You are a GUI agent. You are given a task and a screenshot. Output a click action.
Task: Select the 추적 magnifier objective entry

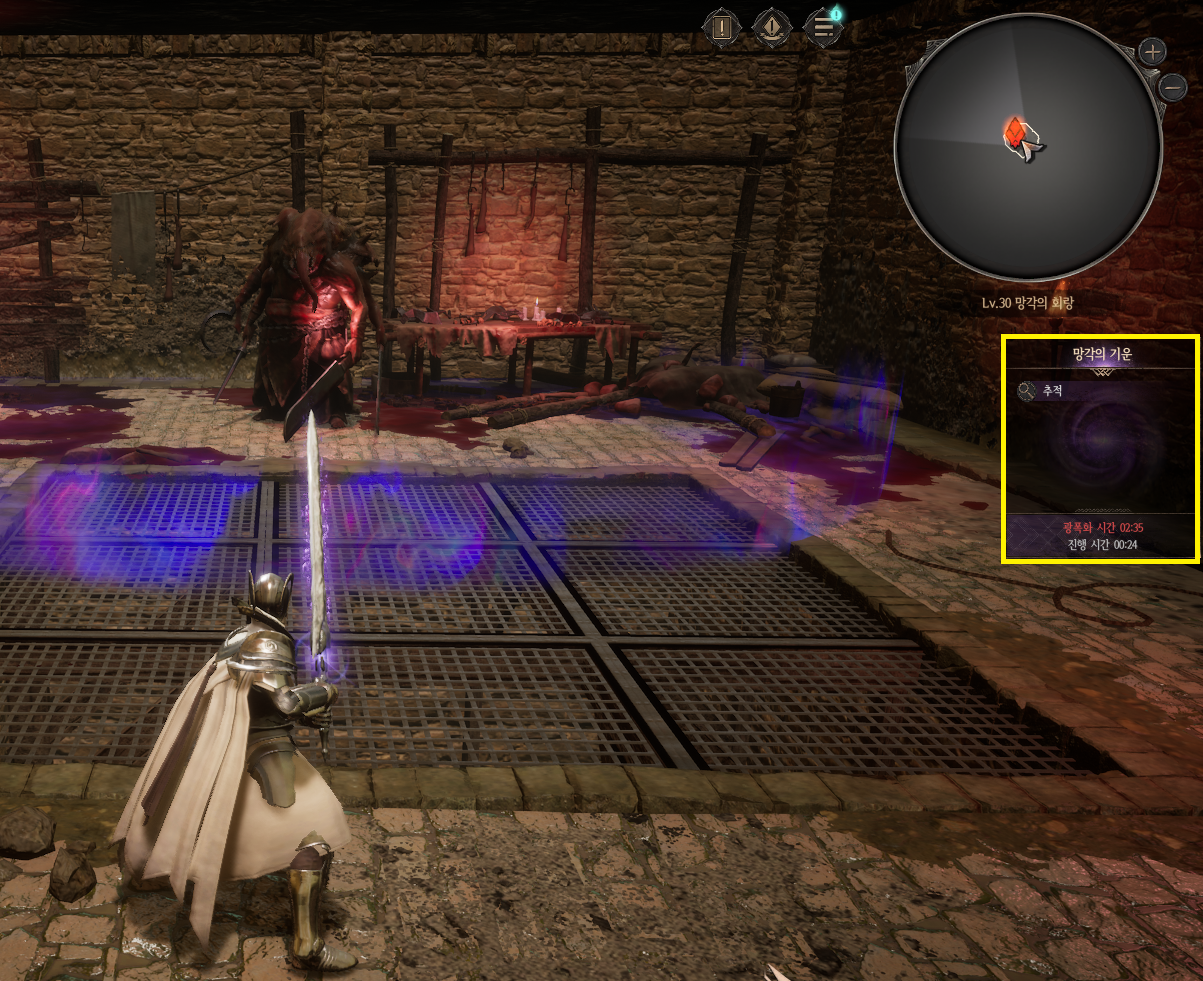1040,391
